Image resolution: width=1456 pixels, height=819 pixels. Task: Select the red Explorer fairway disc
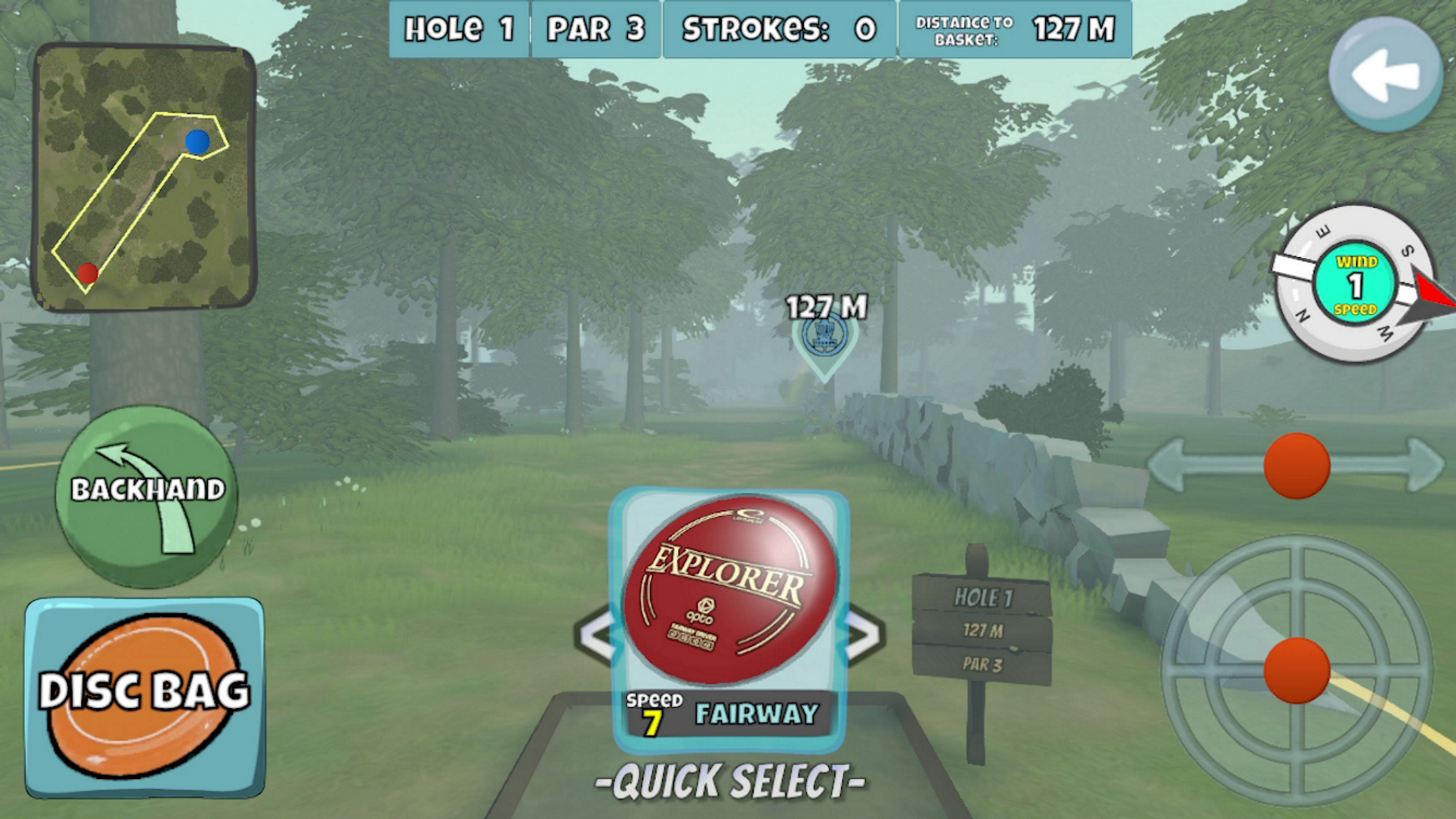click(x=729, y=590)
